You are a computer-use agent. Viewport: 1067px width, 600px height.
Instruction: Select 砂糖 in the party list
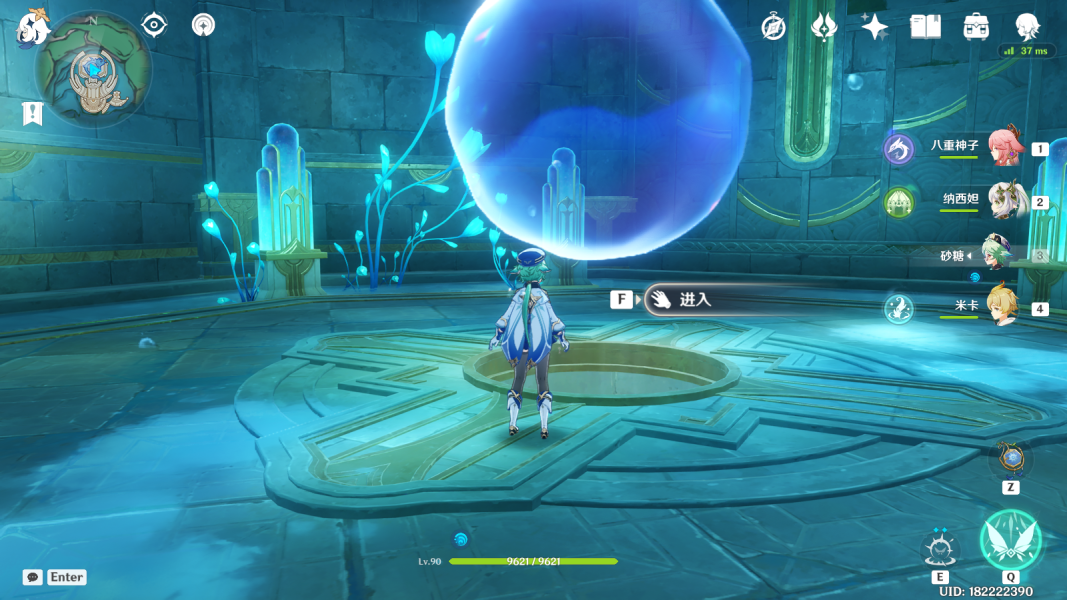click(1000, 255)
